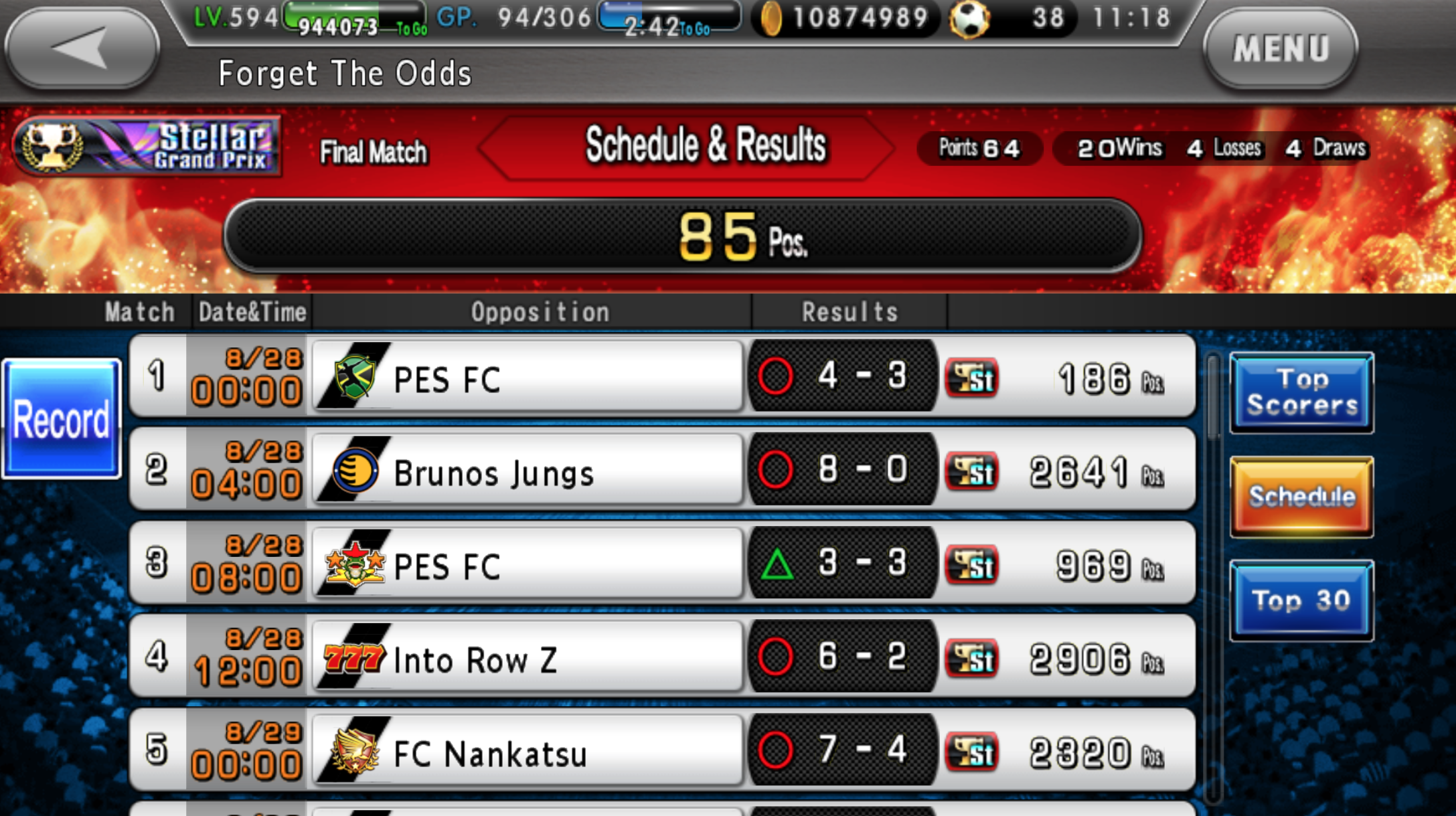Open the Top 30 rankings
The width and height of the screenshot is (1456, 816).
point(1301,599)
